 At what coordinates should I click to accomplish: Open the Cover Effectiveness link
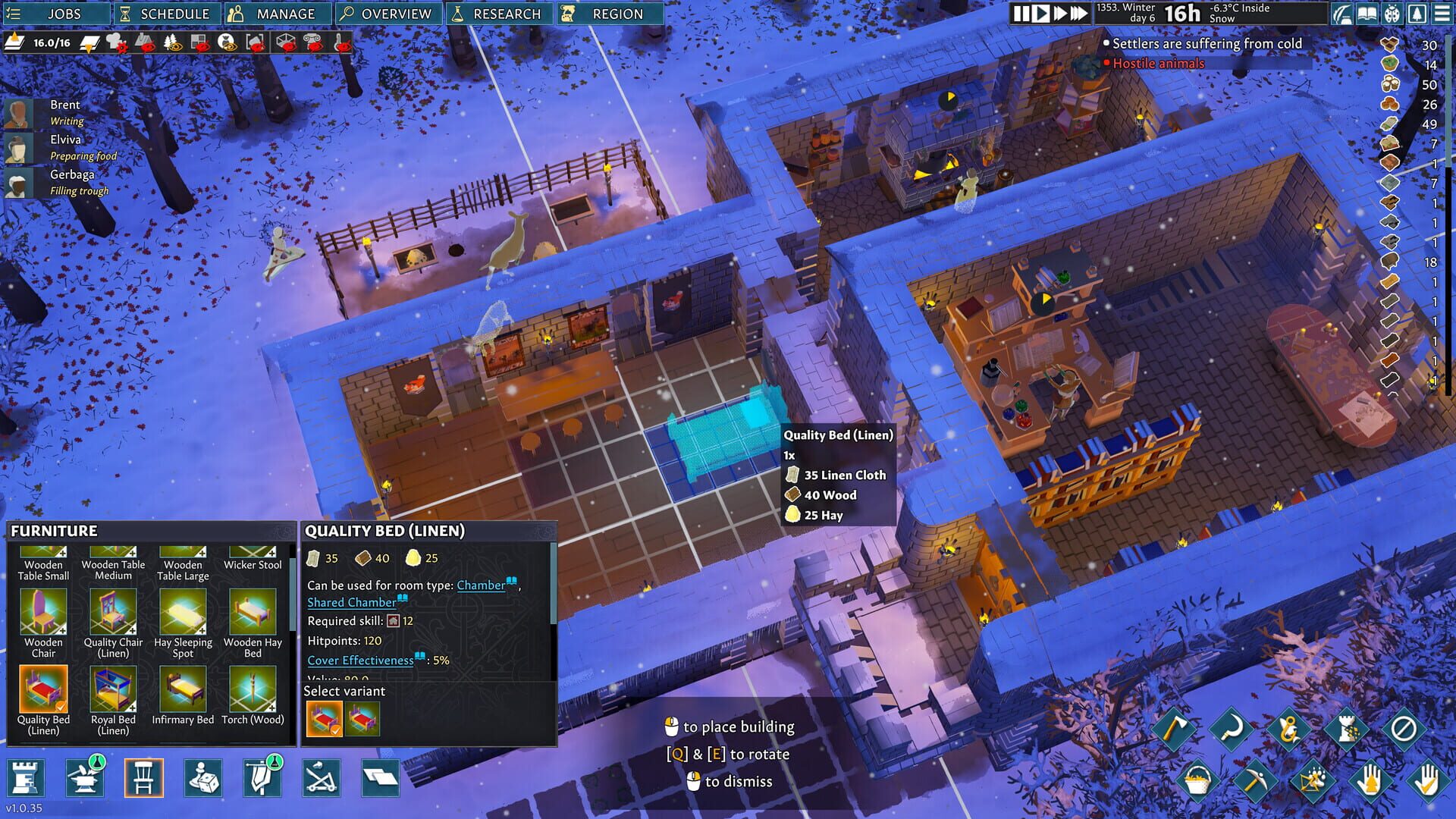(360, 661)
